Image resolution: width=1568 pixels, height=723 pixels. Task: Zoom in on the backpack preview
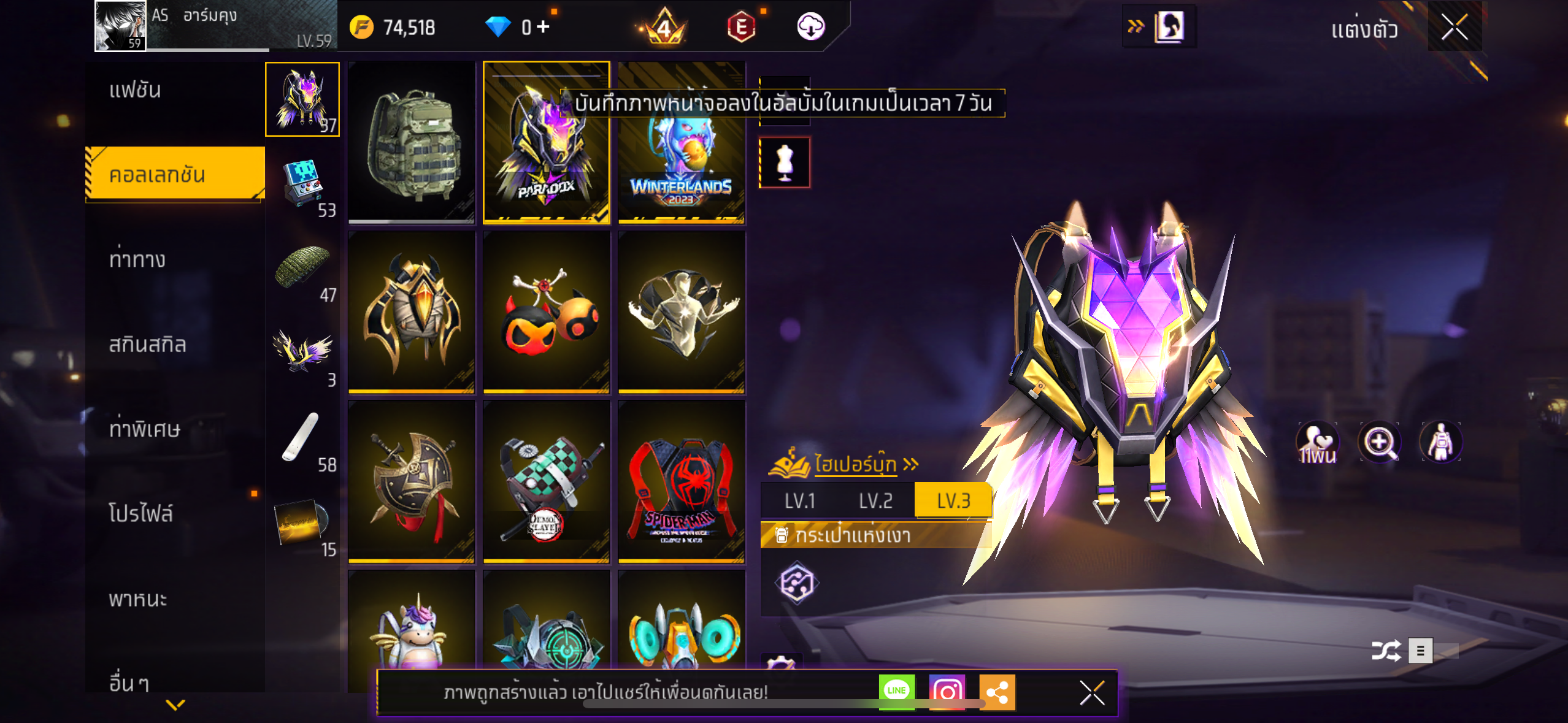coord(1379,442)
